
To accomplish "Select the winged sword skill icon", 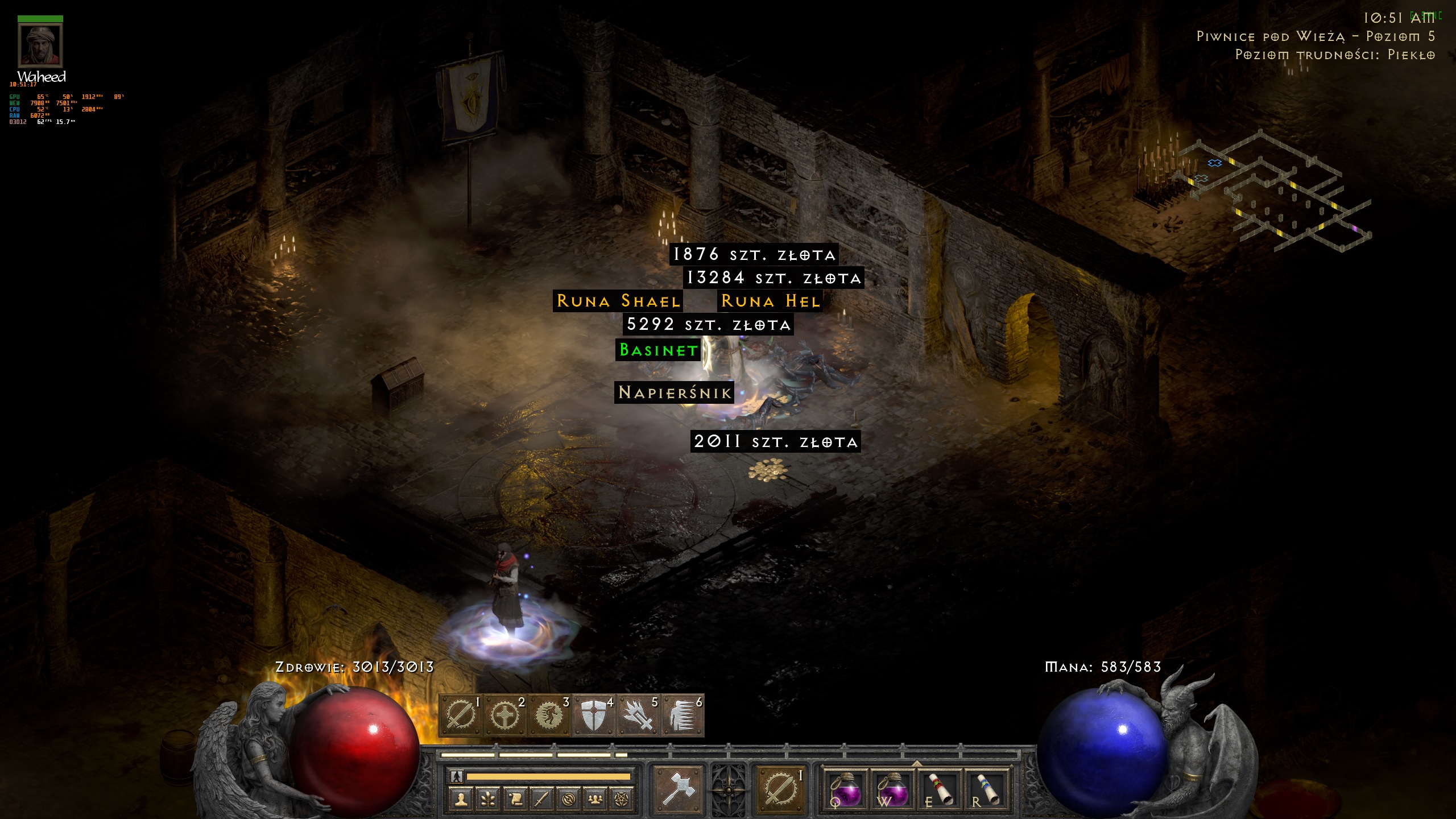I will pyautogui.click(x=638, y=715).
